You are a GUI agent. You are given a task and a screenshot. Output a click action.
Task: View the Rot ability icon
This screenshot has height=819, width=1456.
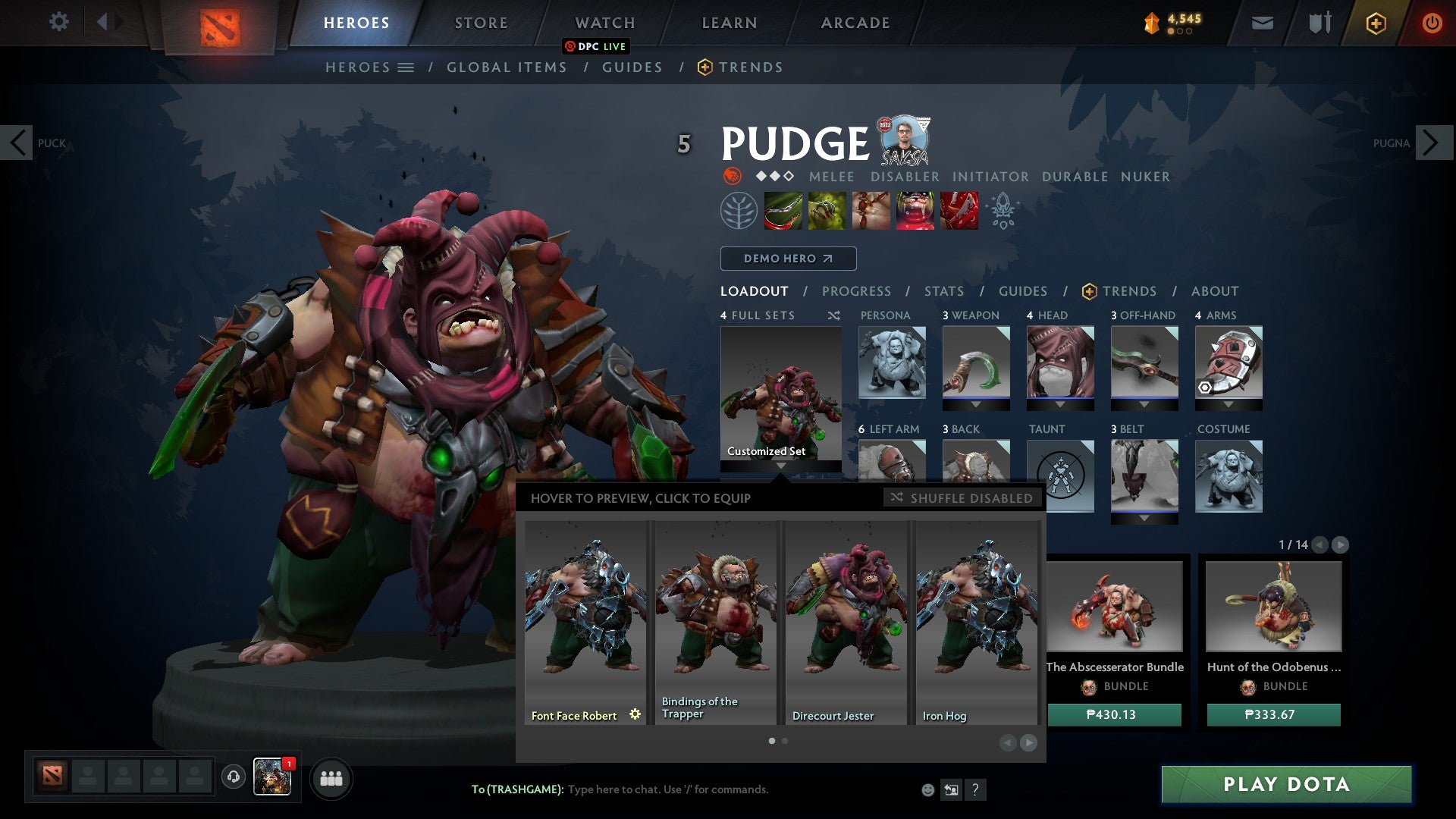click(827, 211)
